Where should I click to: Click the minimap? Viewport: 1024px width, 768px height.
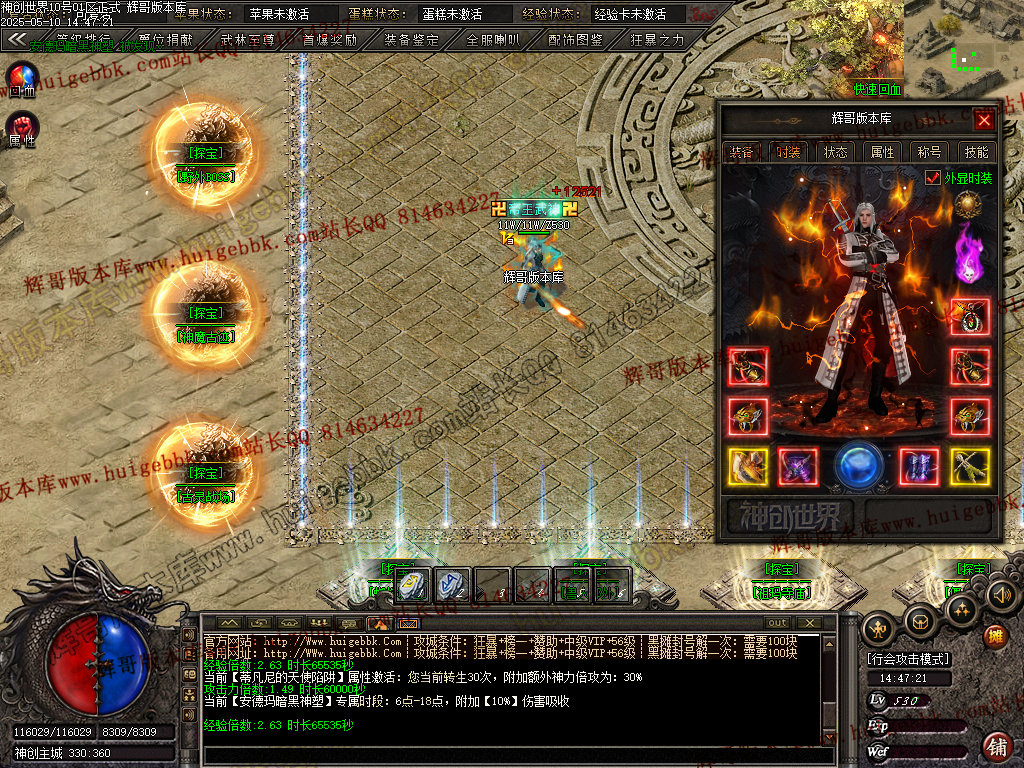point(963,40)
